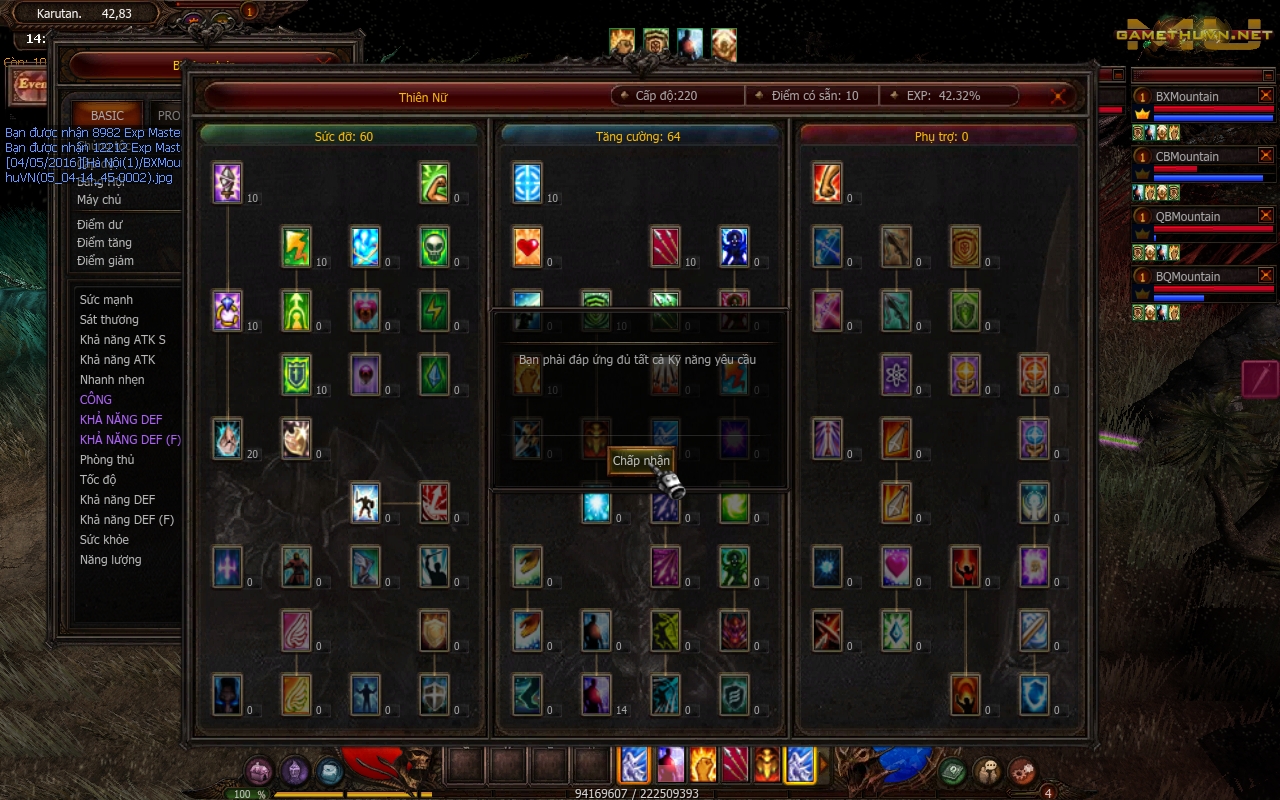Image resolution: width=1280 pixels, height=800 pixels.
Task: Click the chat bubble icon at bottom right
Action: 988,771
